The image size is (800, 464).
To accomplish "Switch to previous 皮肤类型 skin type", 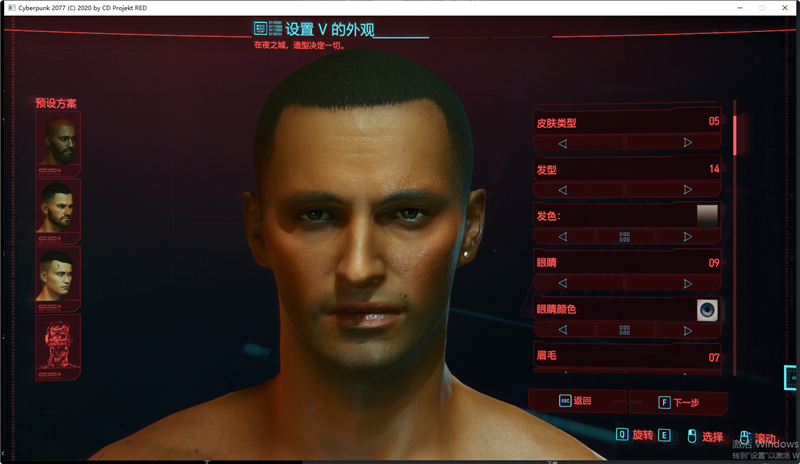I will coord(563,143).
